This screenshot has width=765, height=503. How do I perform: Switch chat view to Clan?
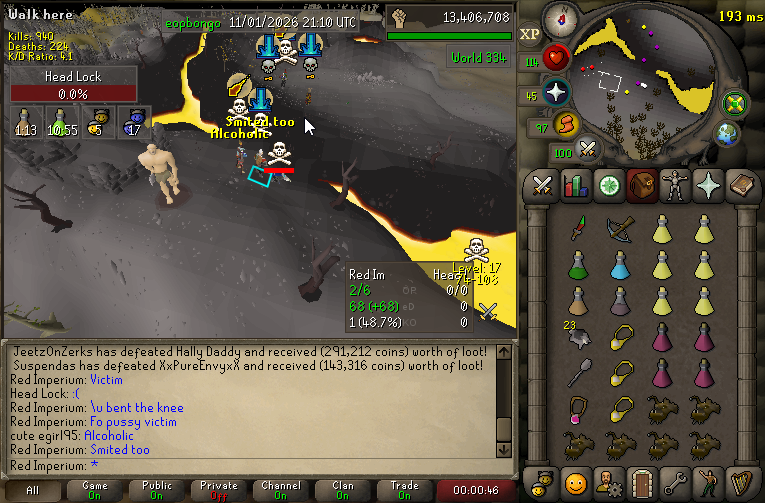pyautogui.click(x=343, y=490)
